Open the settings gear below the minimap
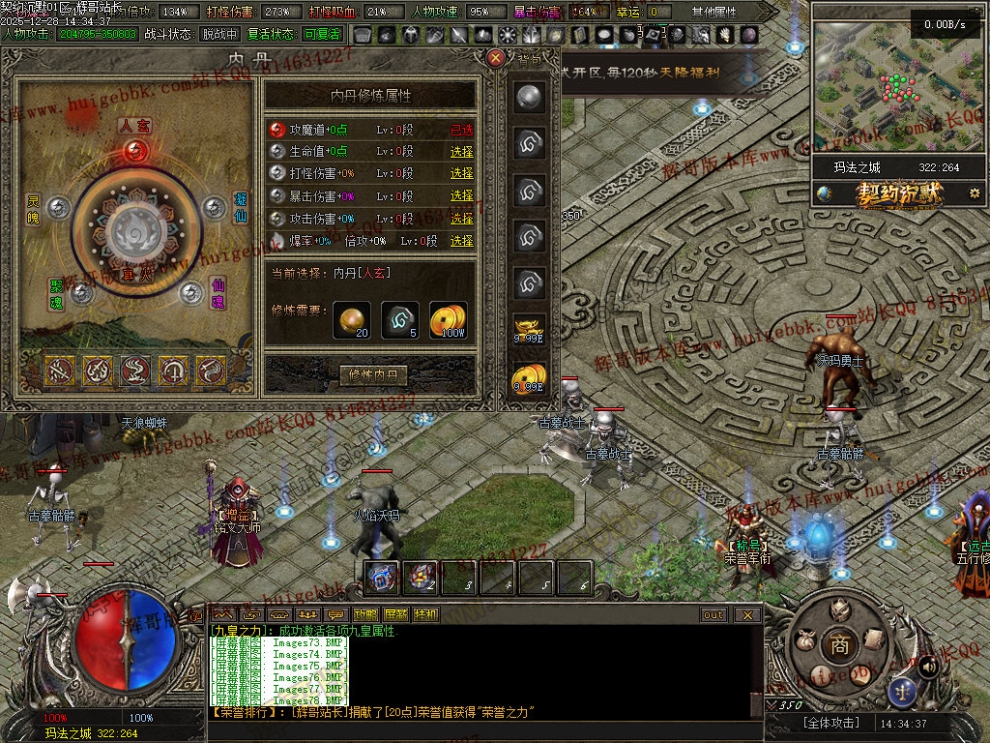Screen dimensions: 990x743 click(x=975, y=194)
